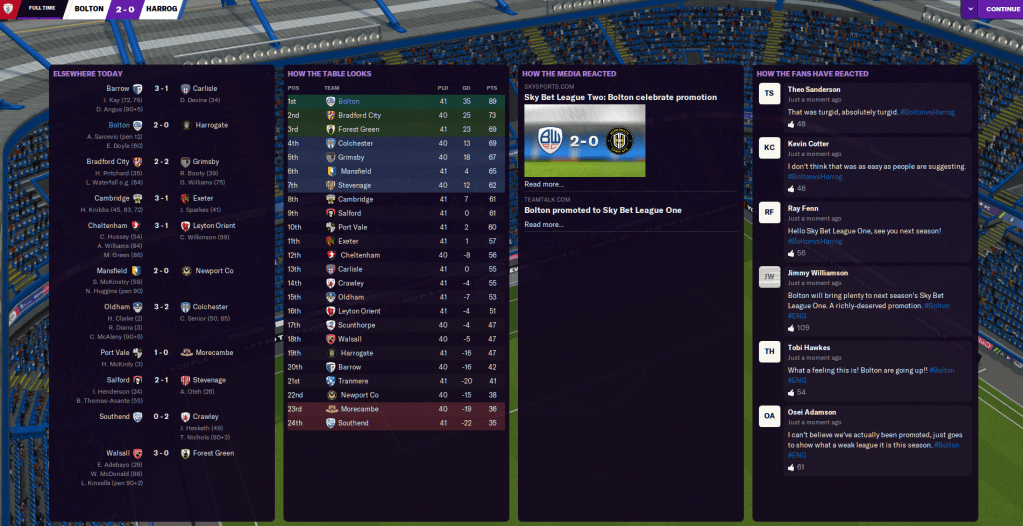Read more on the TeamTalk promotion story

coord(544,225)
